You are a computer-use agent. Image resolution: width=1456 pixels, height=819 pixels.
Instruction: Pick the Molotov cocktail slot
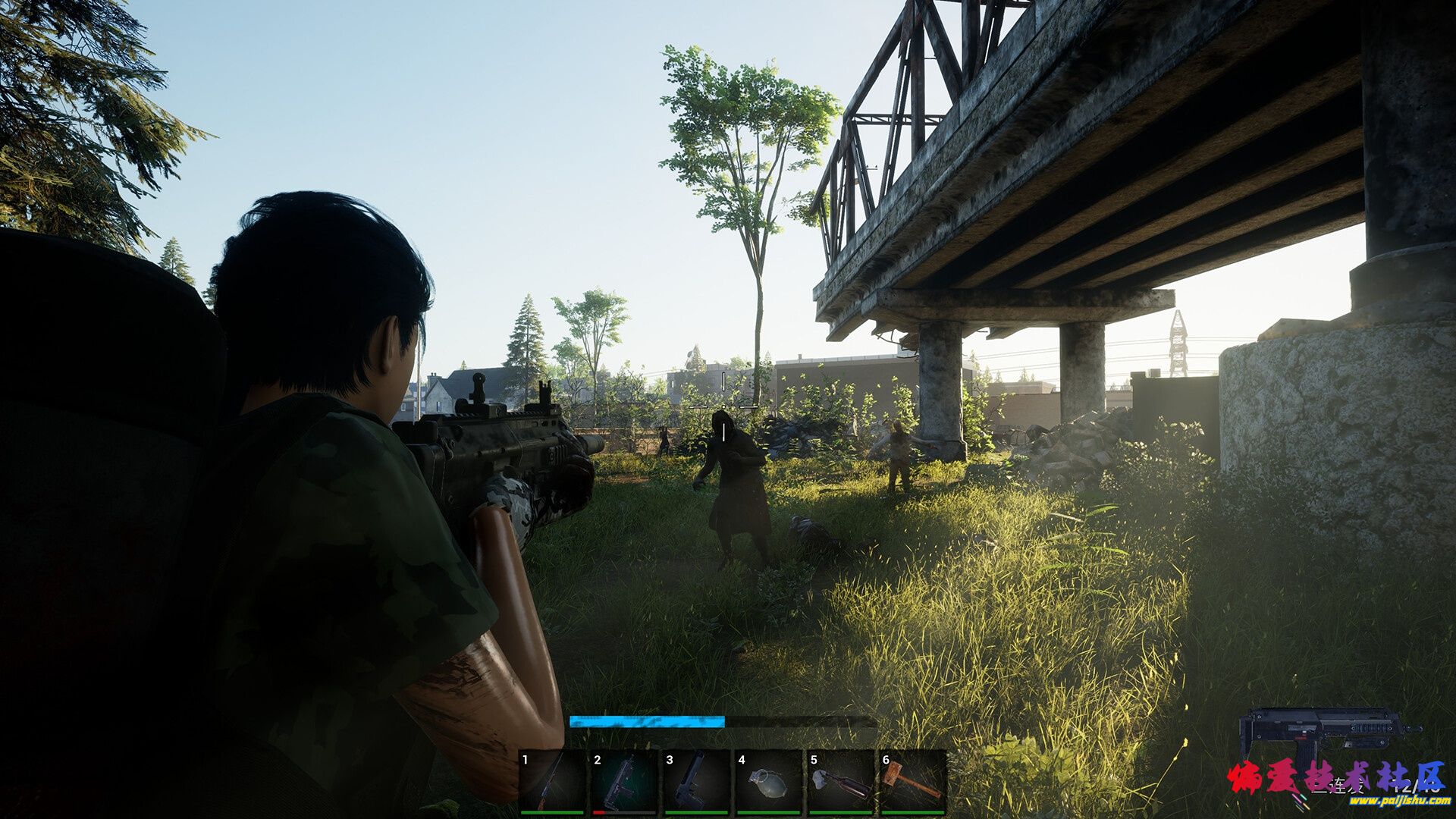point(839,782)
